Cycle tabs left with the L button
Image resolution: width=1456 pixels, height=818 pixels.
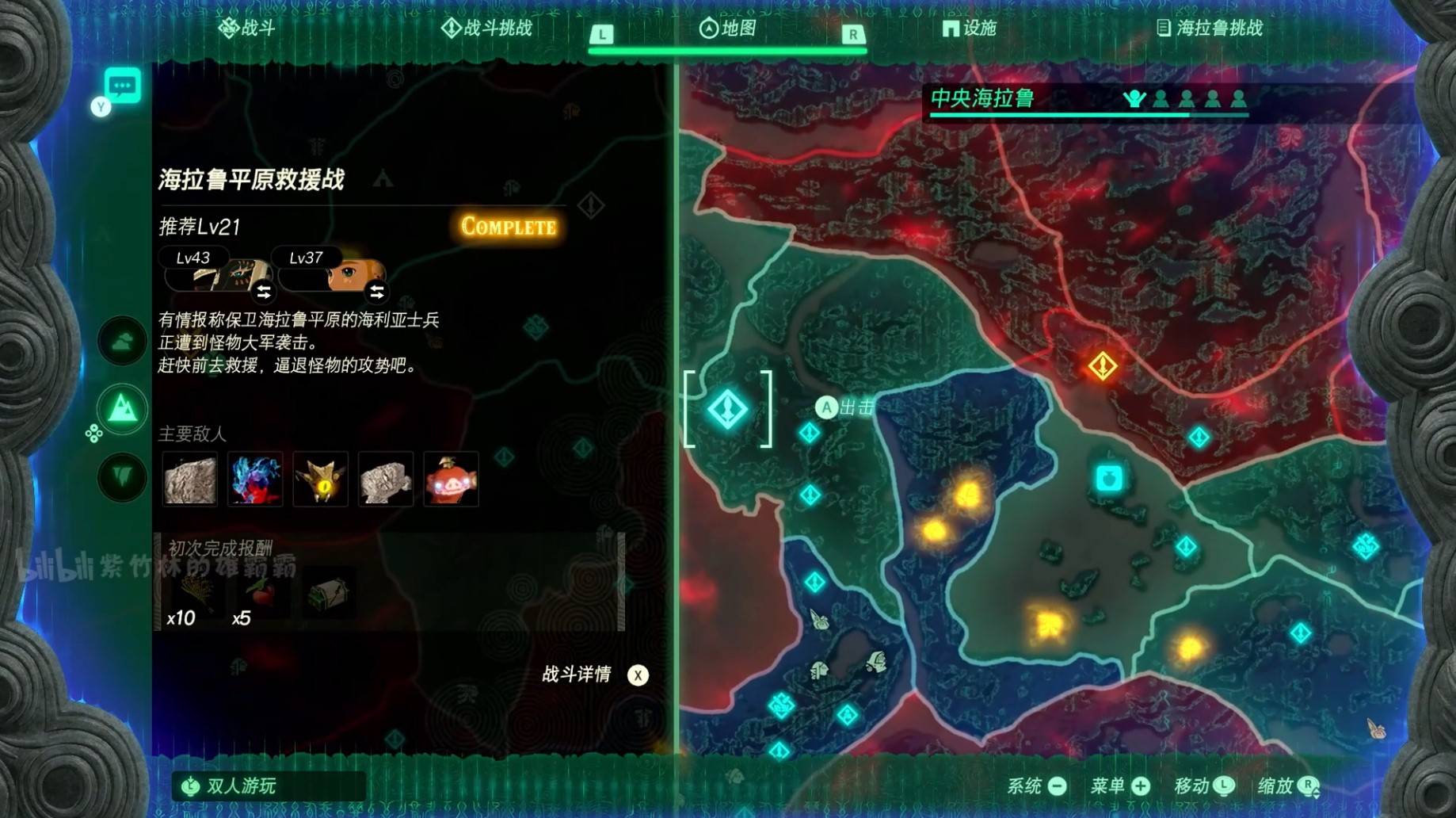click(x=604, y=33)
